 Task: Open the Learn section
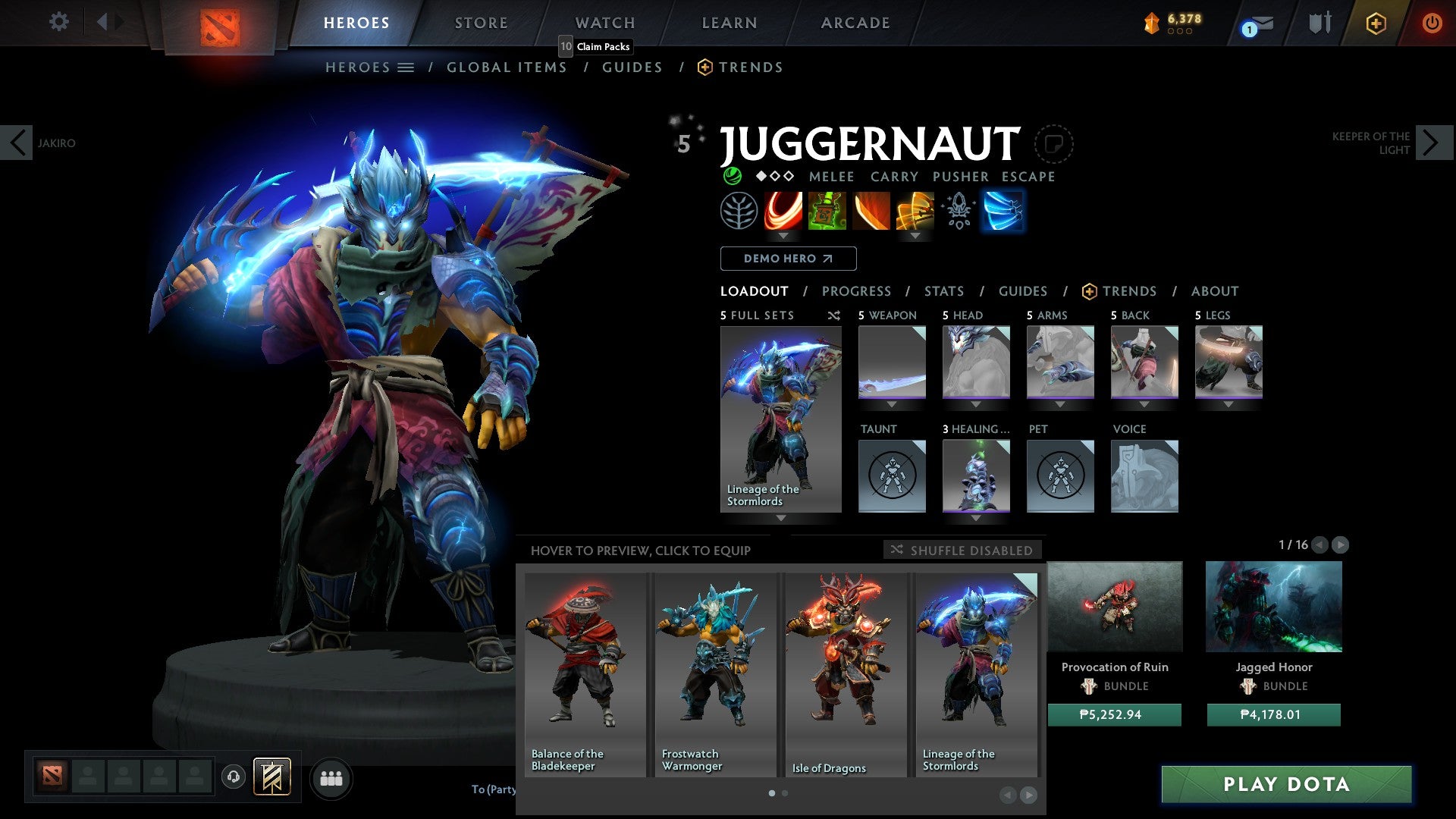[x=730, y=23]
